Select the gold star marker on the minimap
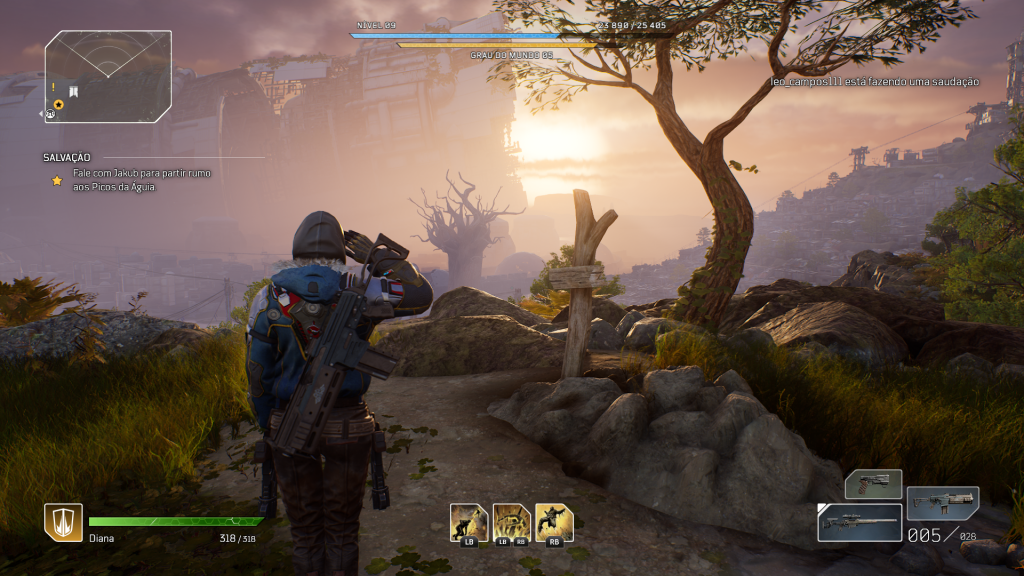The image size is (1024, 576). pyautogui.click(x=59, y=104)
